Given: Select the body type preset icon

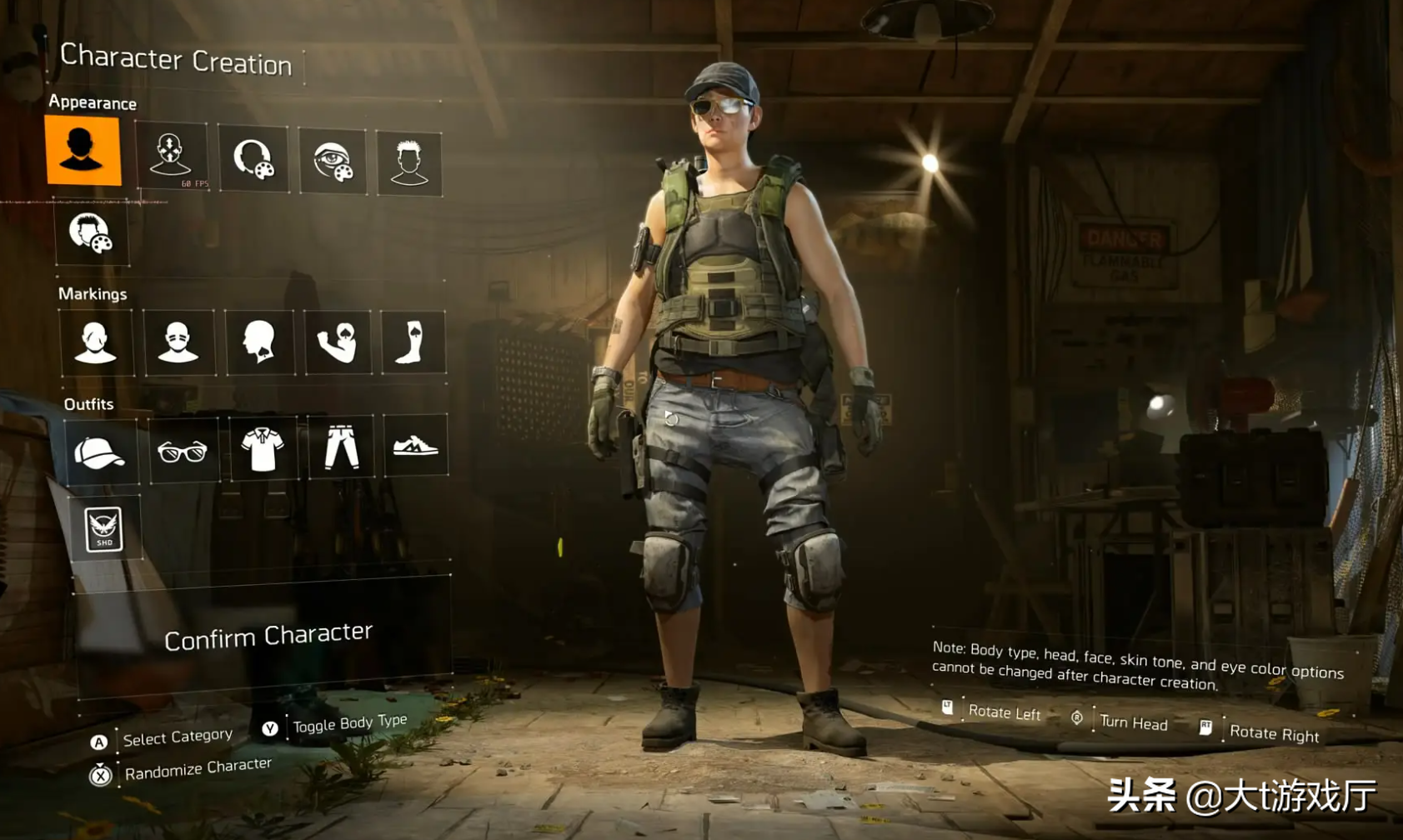Looking at the screenshot, I should (x=83, y=151).
